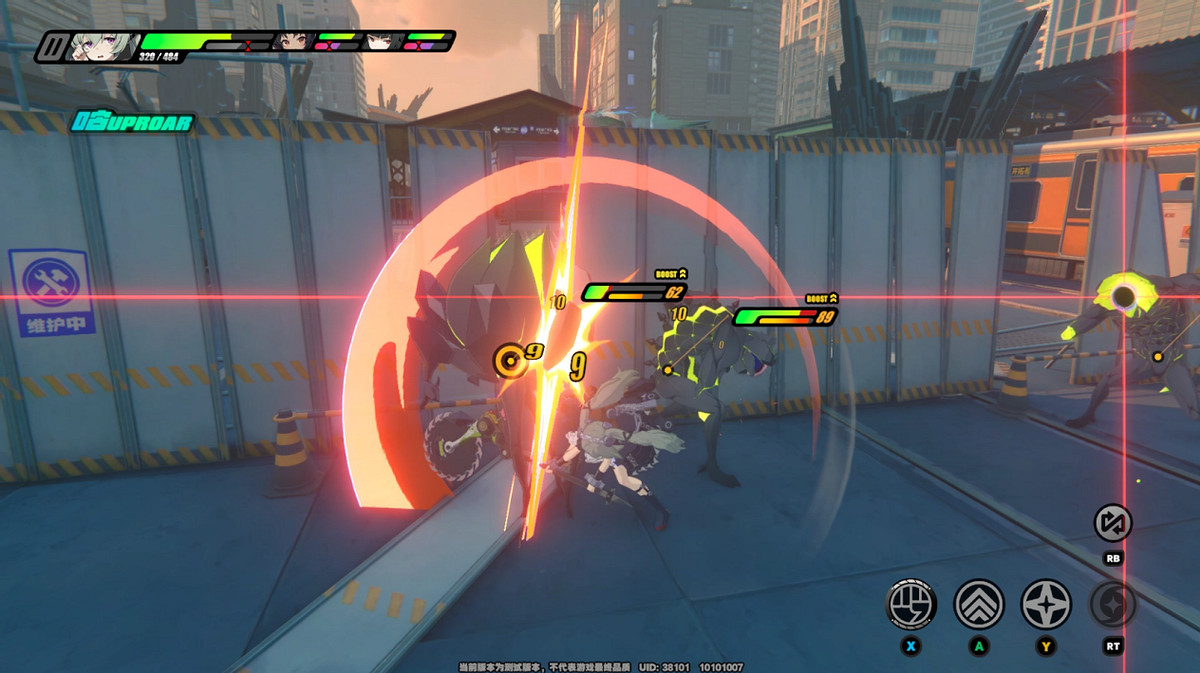The image size is (1200, 673).
Task: Pause the game with the pause button
Action: tap(50, 46)
